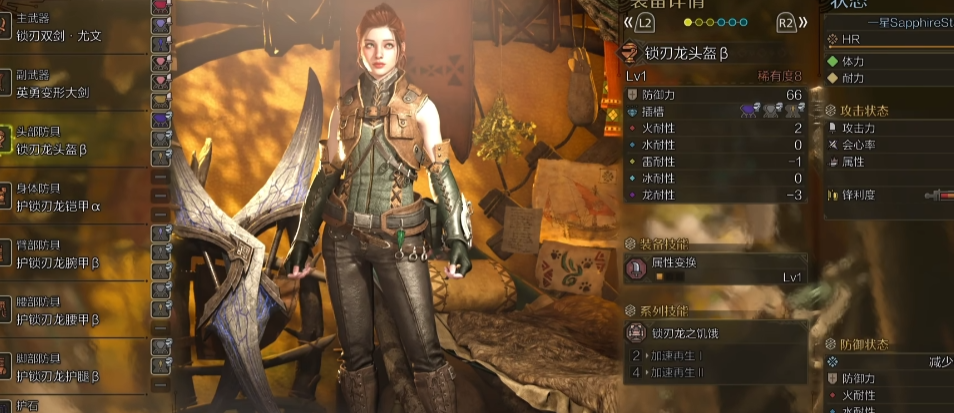Viewport: 954px width, 413px height.
Task: Click the 属性变换 equipment skill entry
Action: point(714,269)
